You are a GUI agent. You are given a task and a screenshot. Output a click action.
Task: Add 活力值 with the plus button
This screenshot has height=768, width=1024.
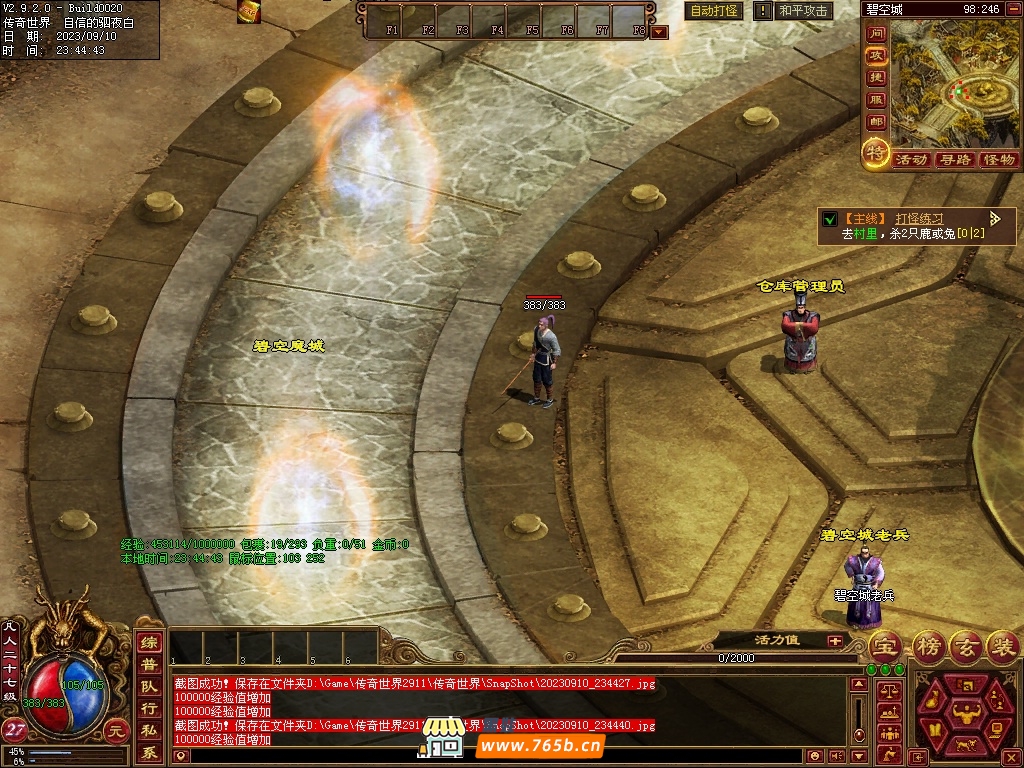834,640
